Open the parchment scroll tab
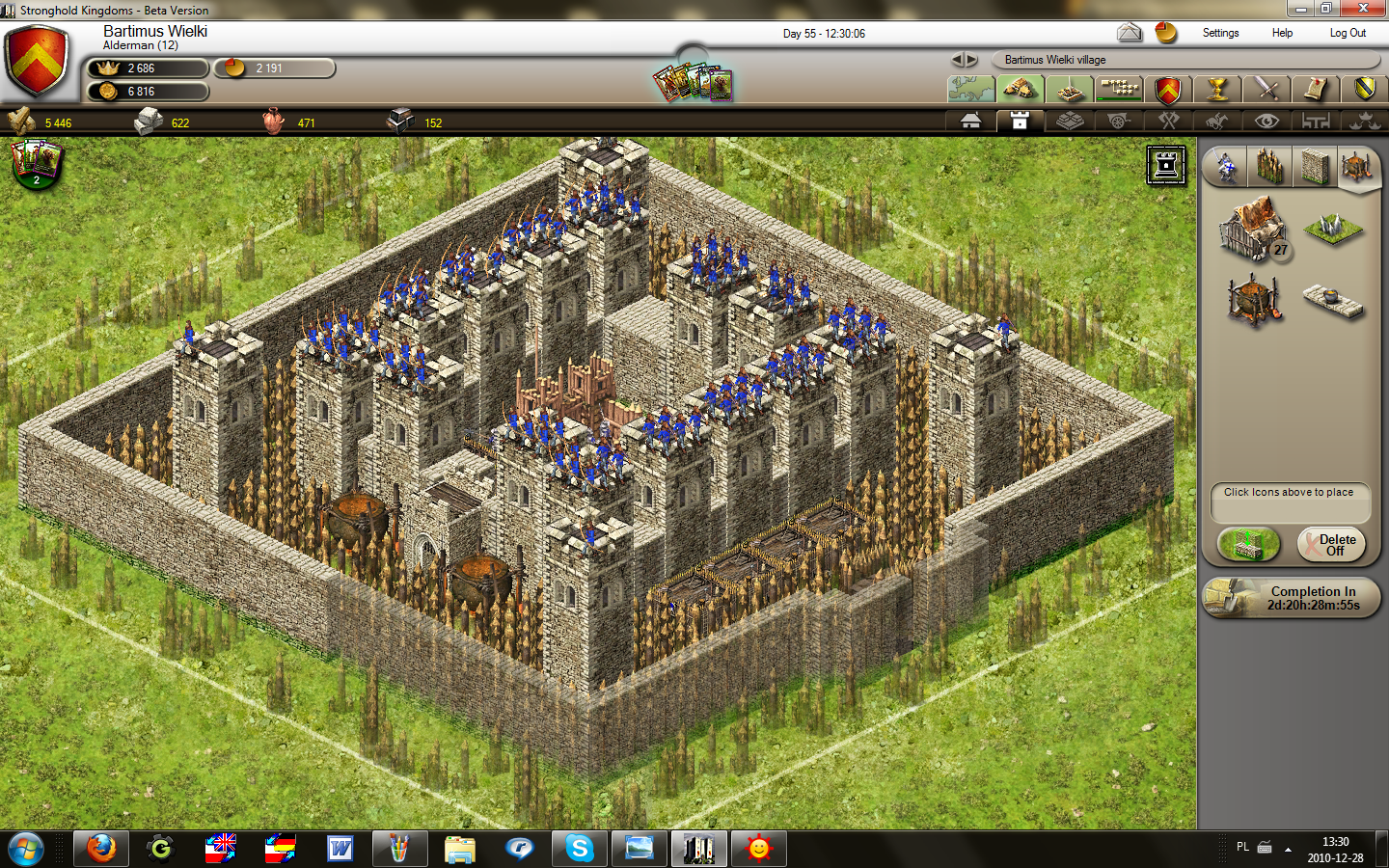Screen dimensions: 1389x868 pyautogui.click(x=1316, y=90)
